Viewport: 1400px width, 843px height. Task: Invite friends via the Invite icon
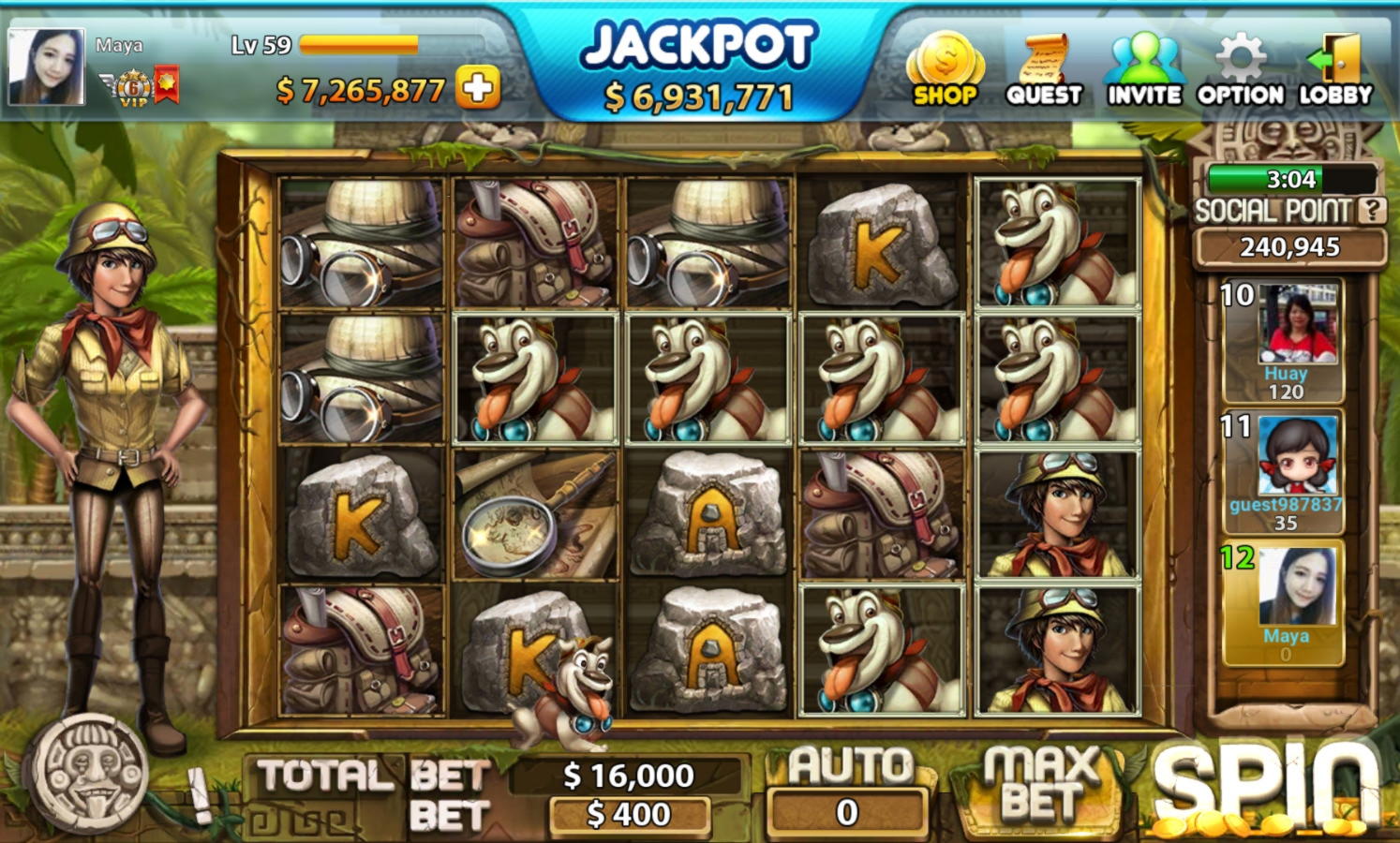(x=1143, y=70)
